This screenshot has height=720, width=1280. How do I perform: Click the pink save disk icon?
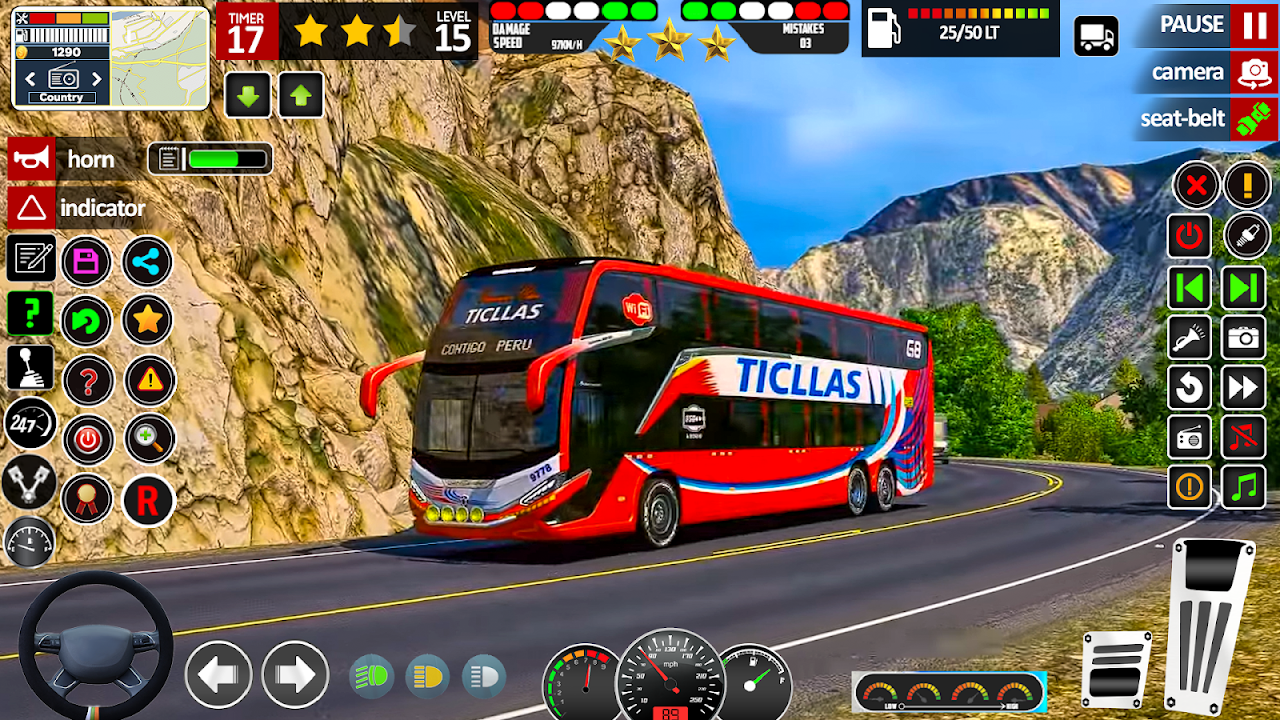[87, 263]
